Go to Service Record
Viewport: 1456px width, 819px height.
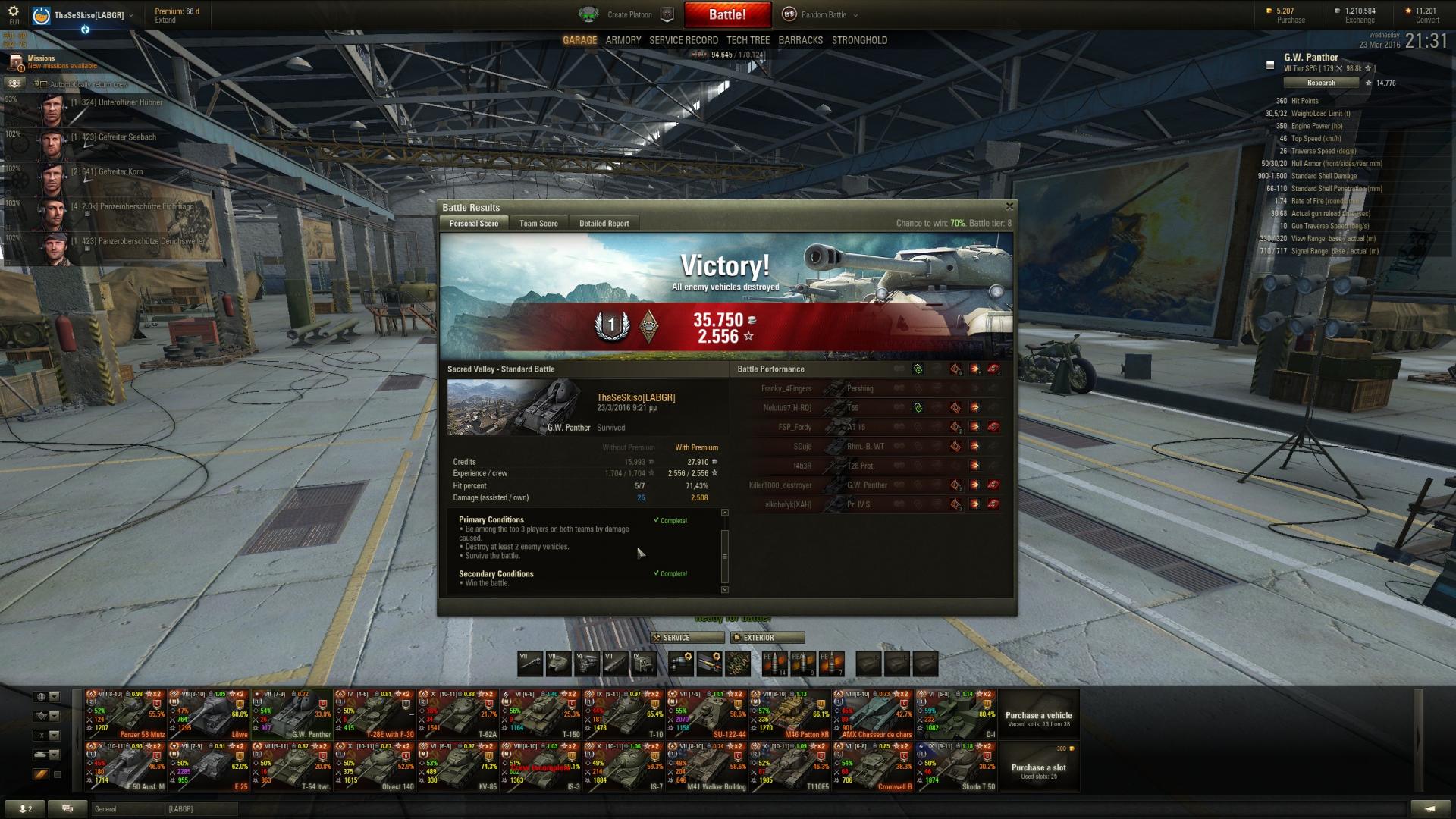tap(683, 40)
